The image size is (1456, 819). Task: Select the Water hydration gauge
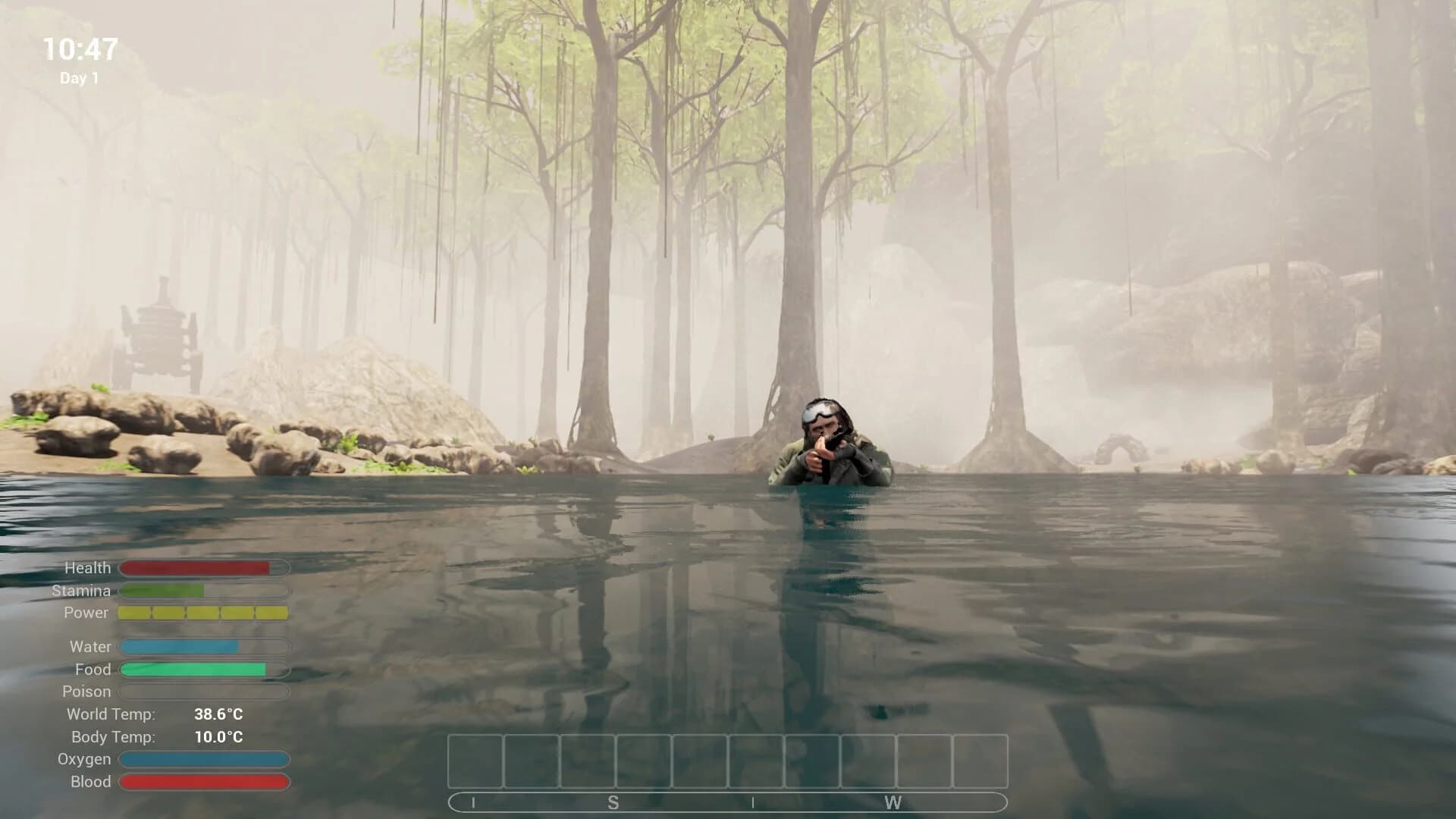pyautogui.click(x=205, y=647)
